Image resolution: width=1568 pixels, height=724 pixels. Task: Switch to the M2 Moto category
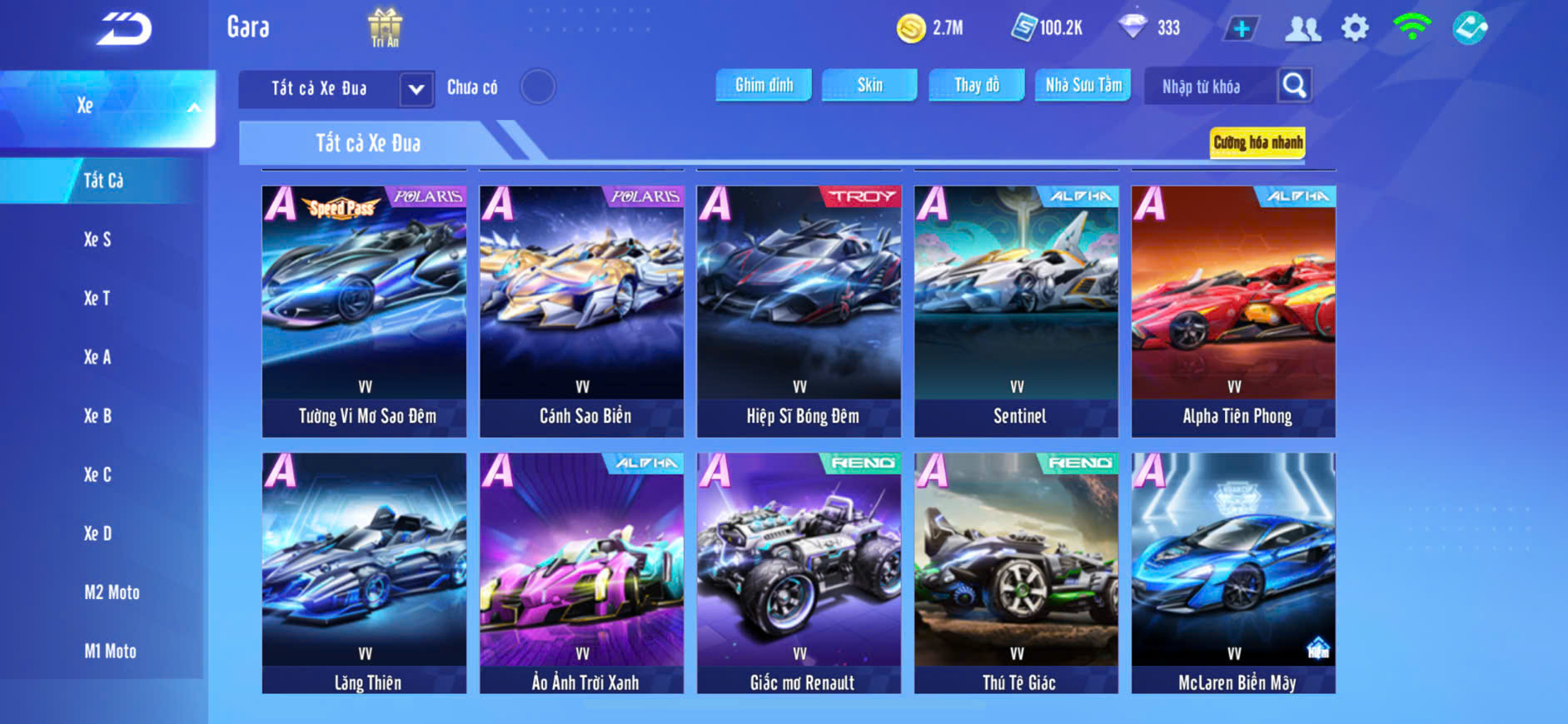click(x=112, y=593)
